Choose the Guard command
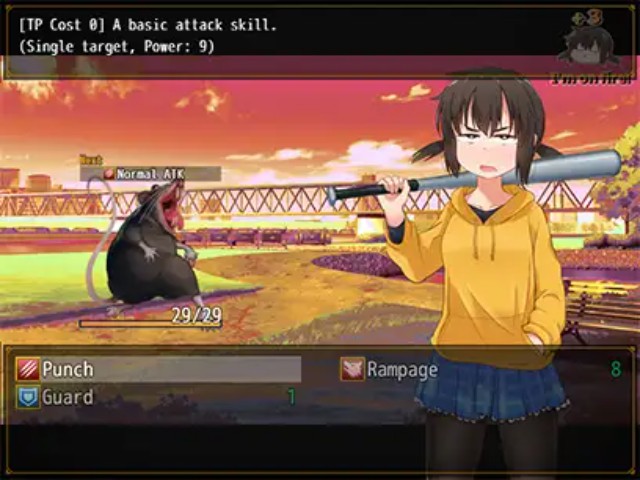 67,397
